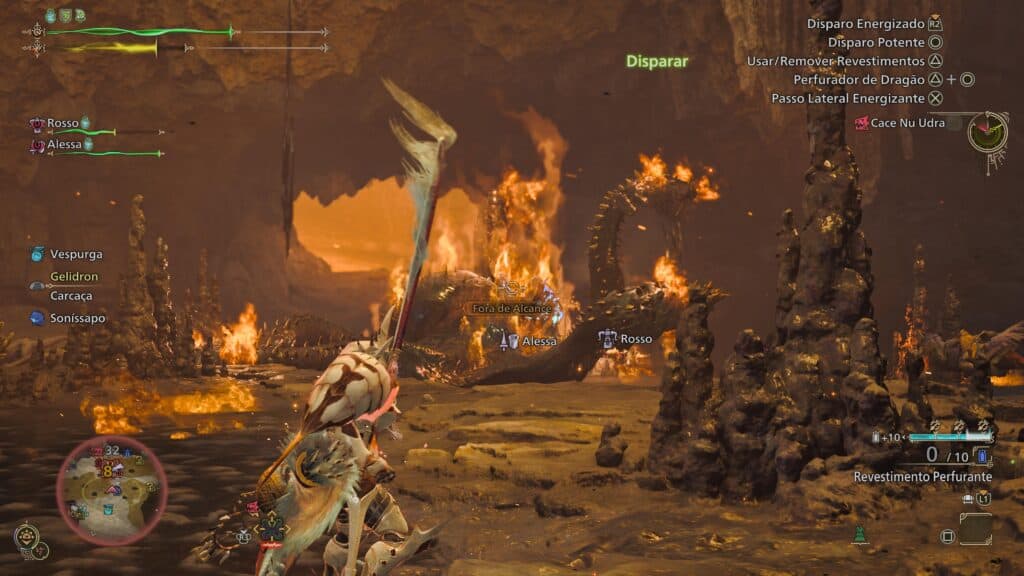Click the quest timer clock icon
1024x576 pixels.
tap(988, 131)
